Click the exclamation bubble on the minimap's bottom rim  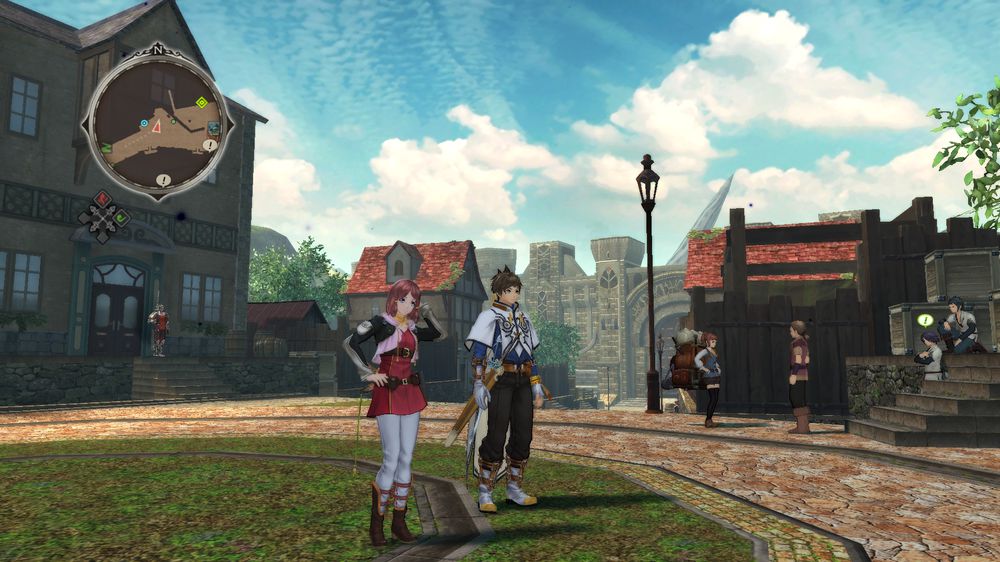[163, 181]
